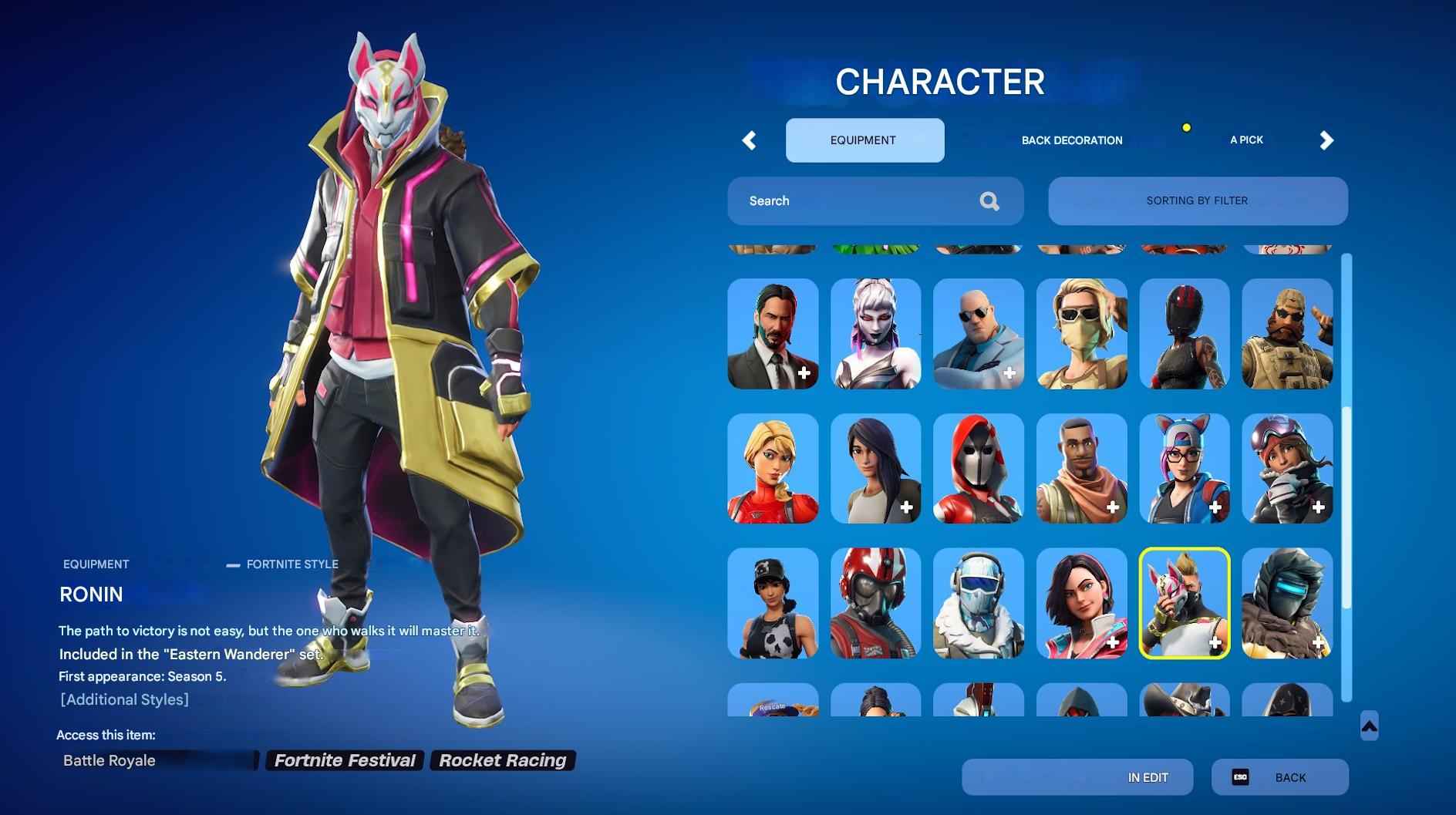Screen dimensions: 1456x815
Task: Open the A Pick tab
Action: pyautogui.click(x=1246, y=140)
